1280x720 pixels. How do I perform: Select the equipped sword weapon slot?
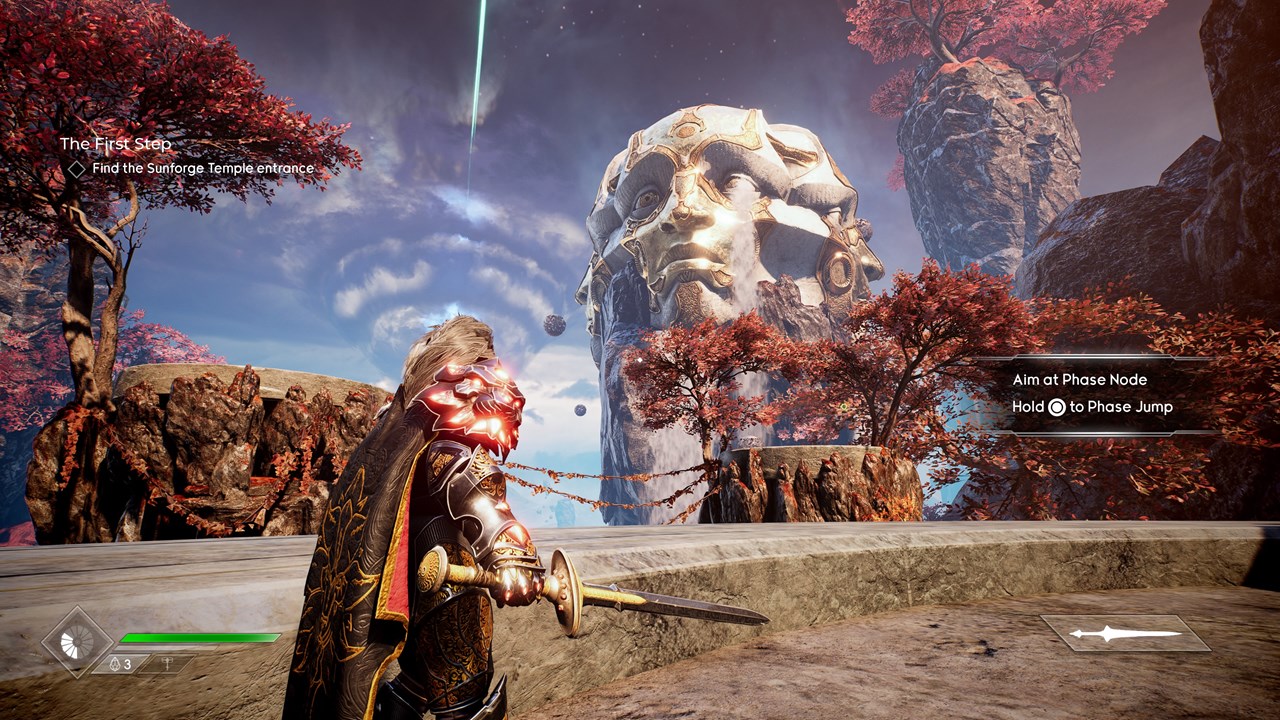(x=1124, y=633)
